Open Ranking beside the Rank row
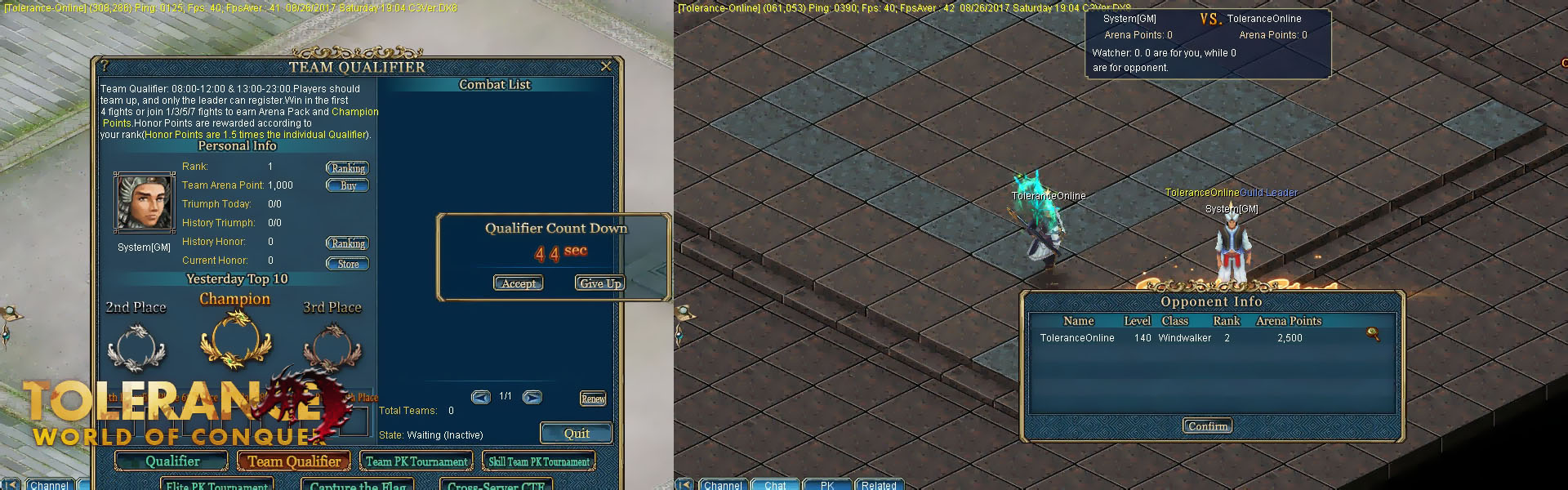Screen dimensions: 1568x490 [x=348, y=168]
